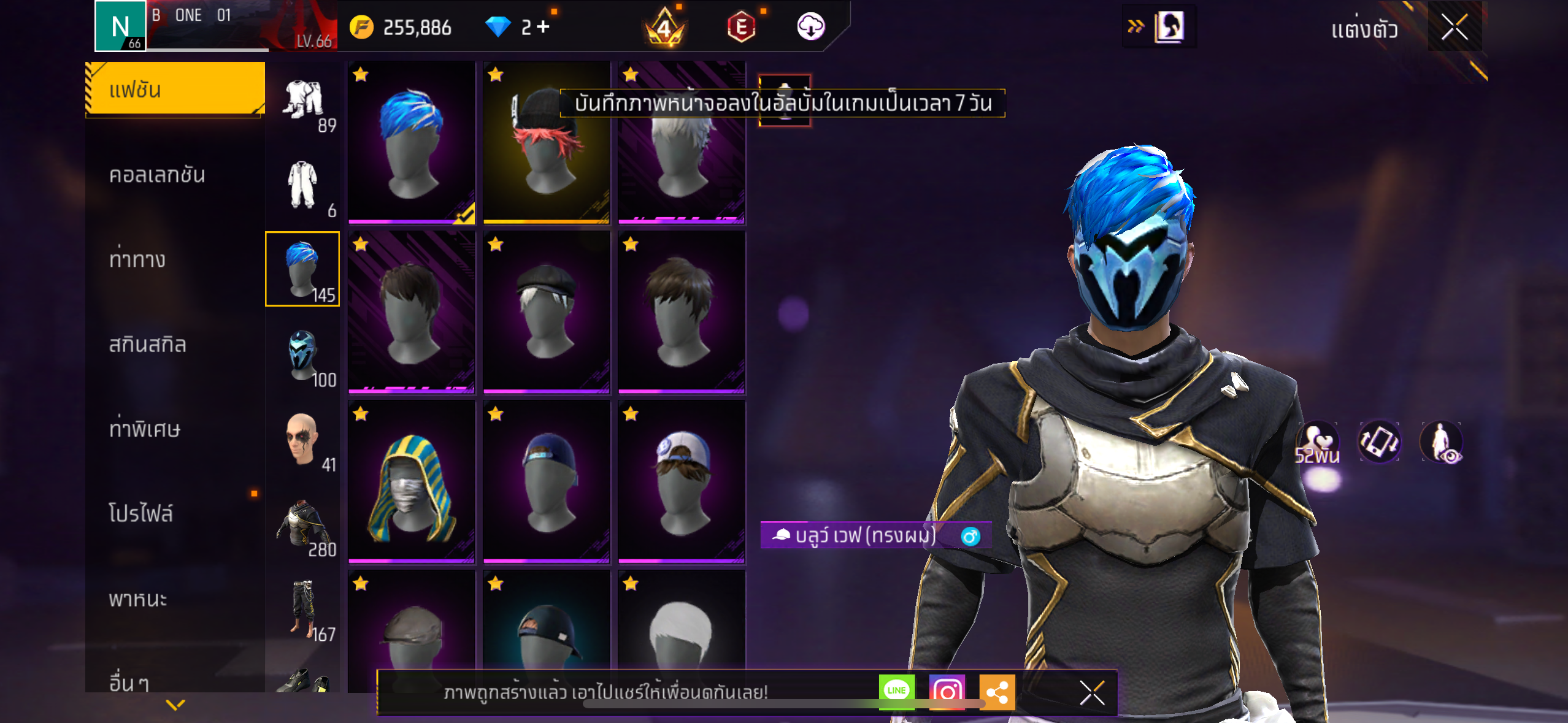
Task: Share the screenshot via LINE
Action: (896, 691)
